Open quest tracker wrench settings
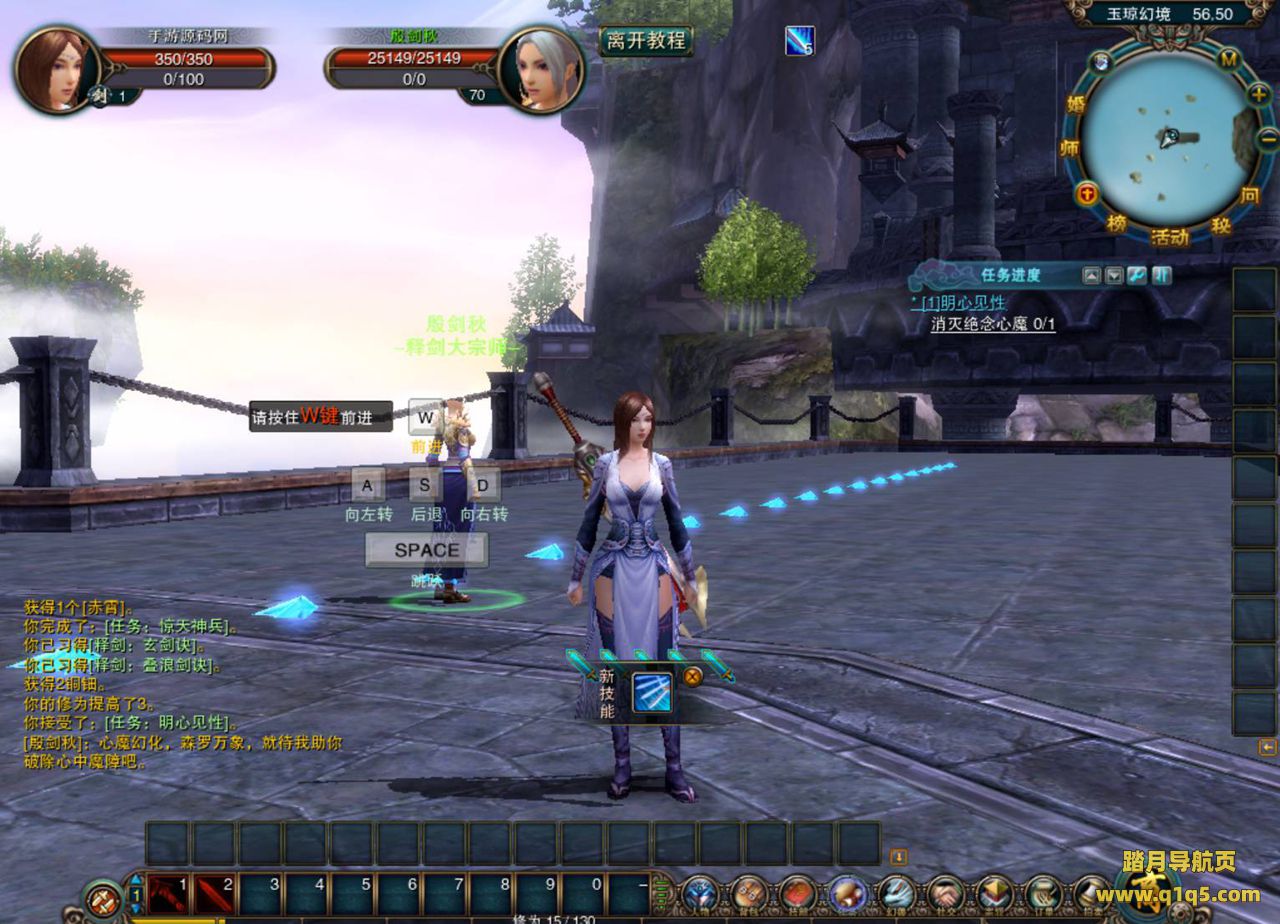1280x924 pixels. pos(1137,275)
